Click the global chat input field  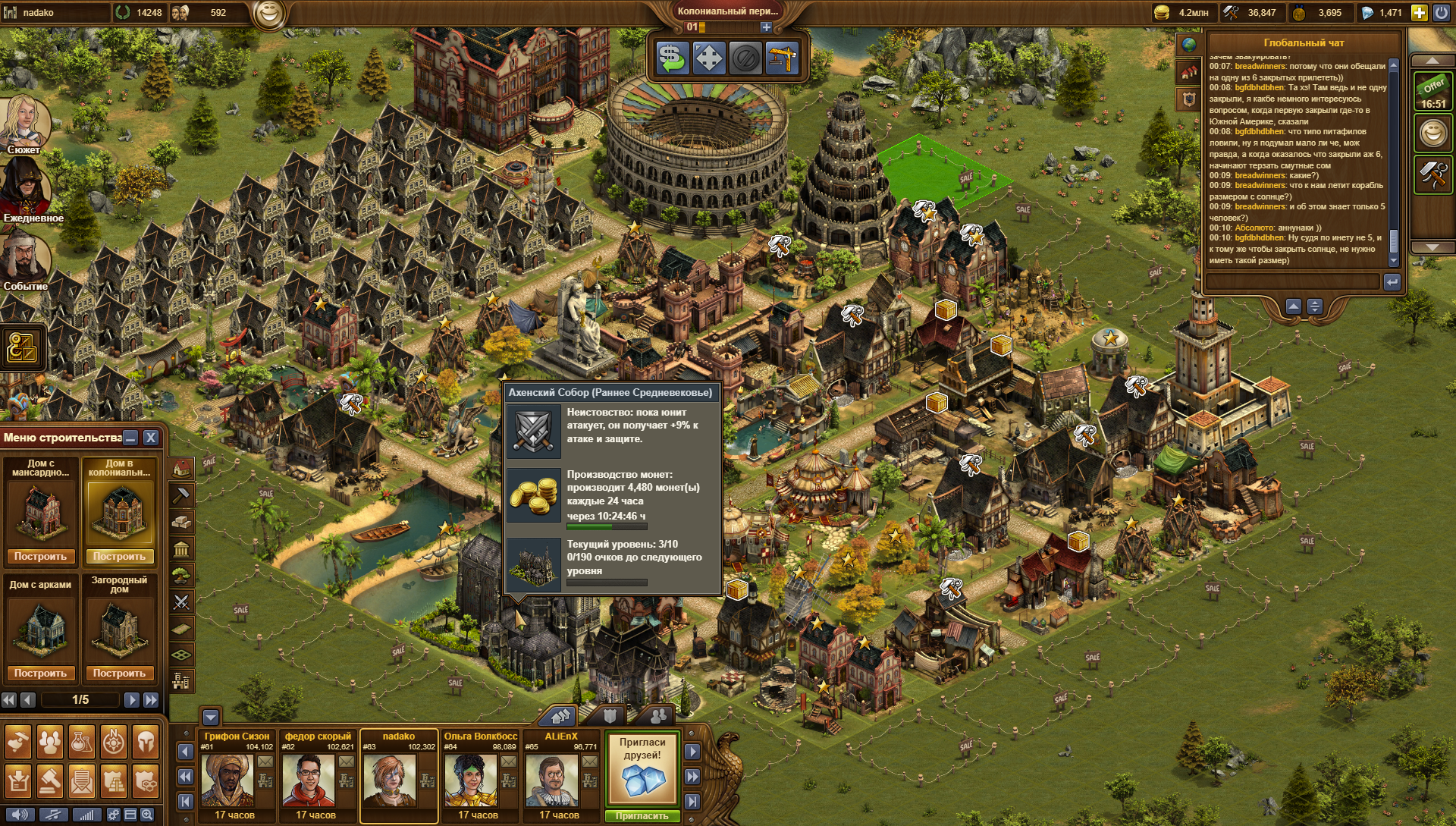coord(1293,282)
